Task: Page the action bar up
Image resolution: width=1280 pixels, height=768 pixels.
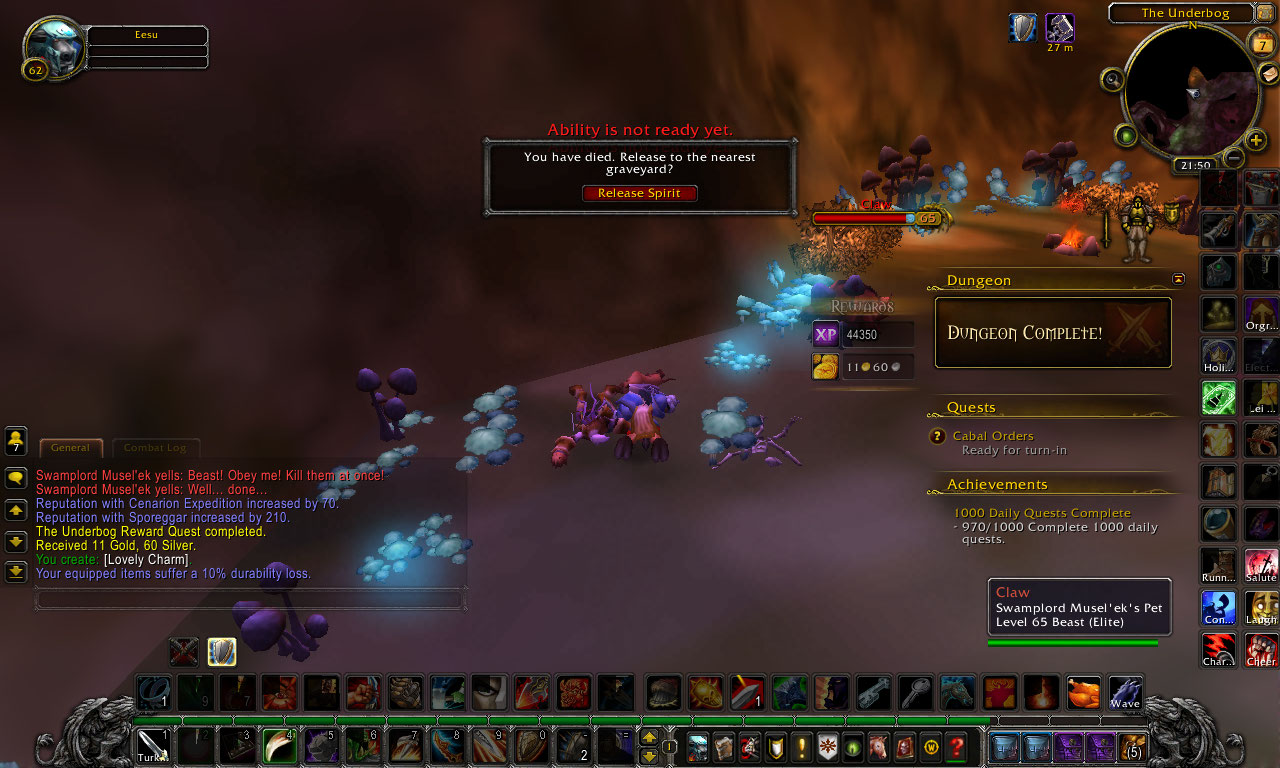Action: [649, 738]
